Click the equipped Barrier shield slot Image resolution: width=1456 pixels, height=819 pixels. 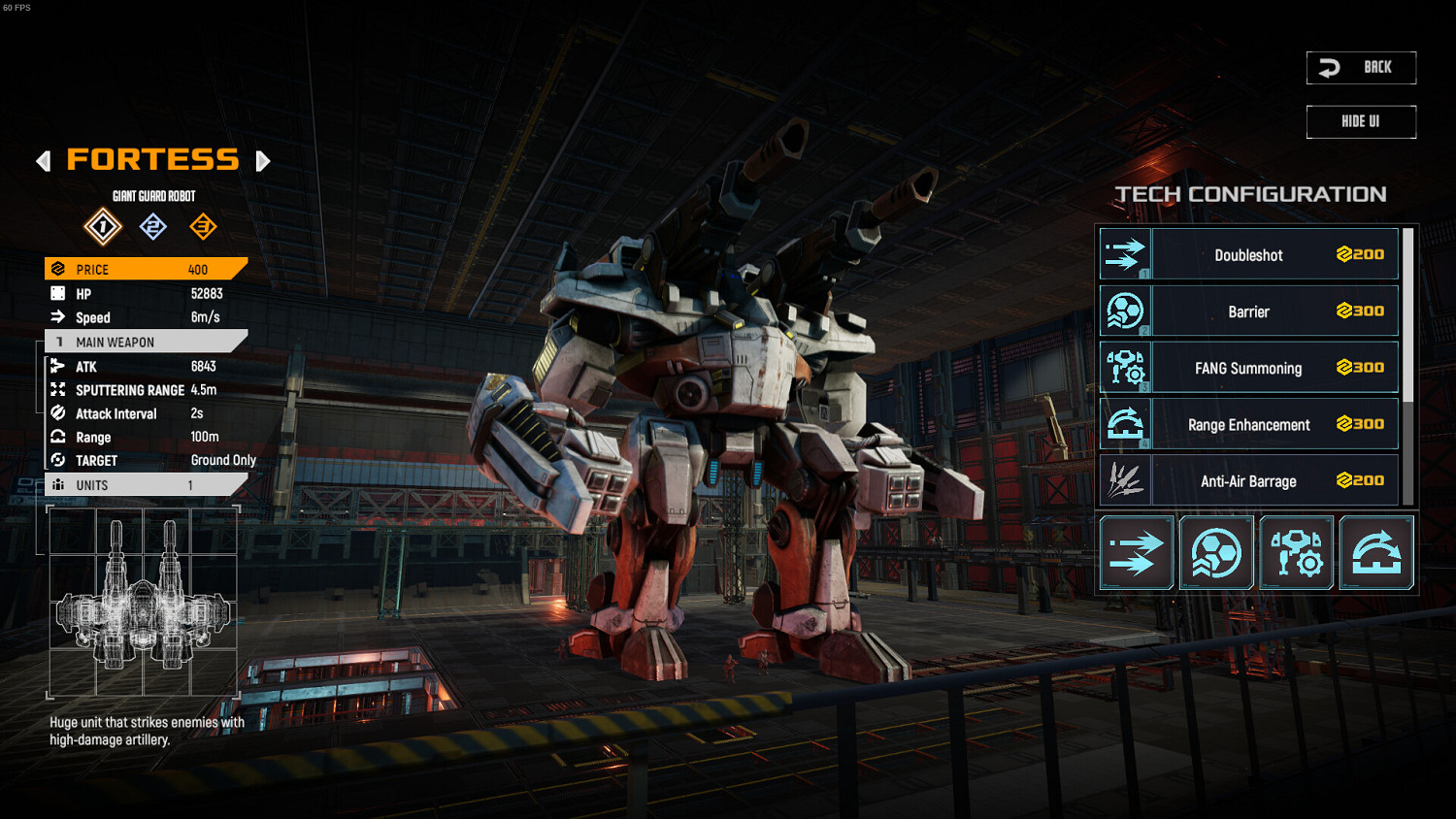tap(1216, 553)
